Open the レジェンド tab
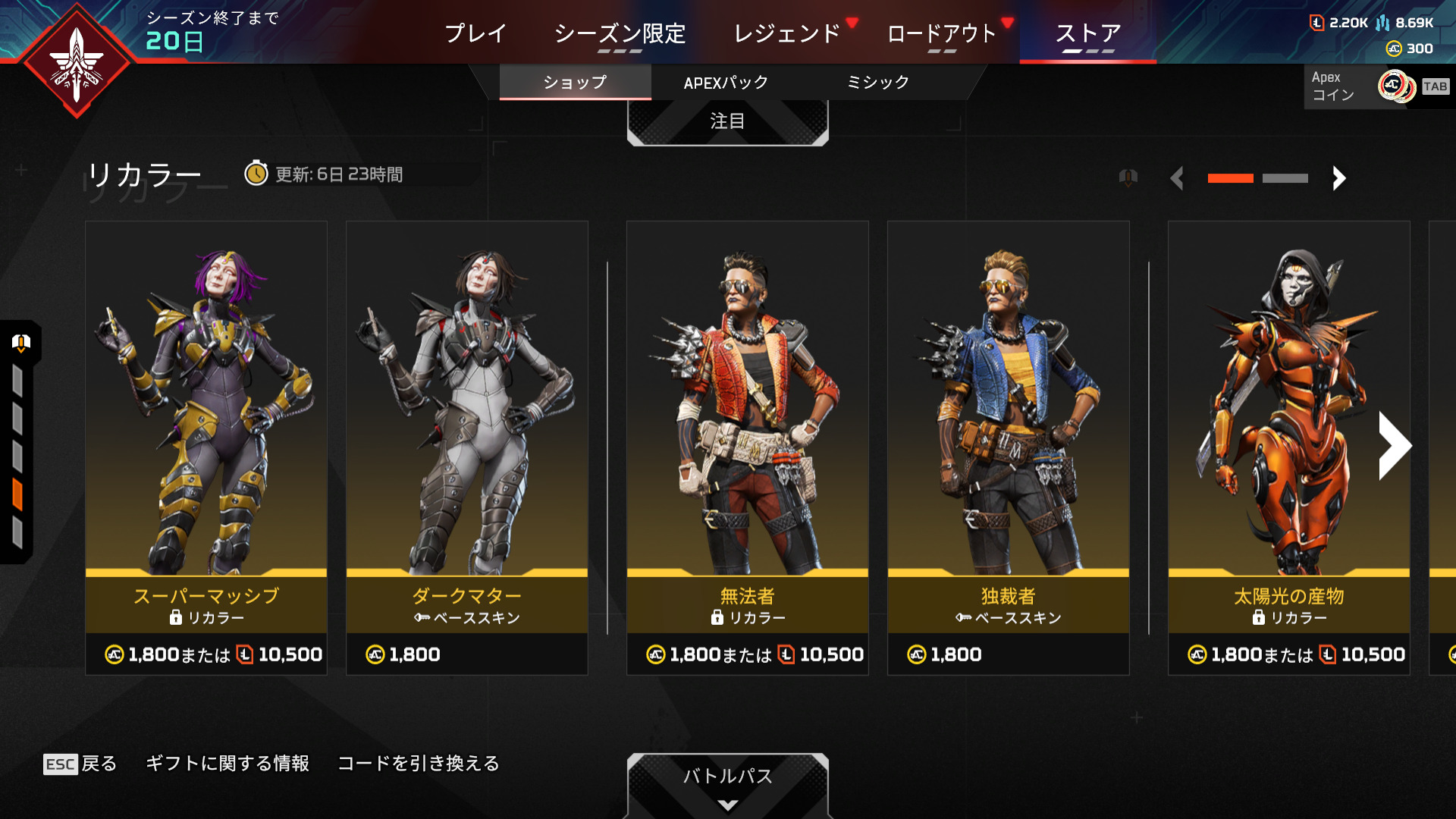This screenshot has width=1456, height=819. 787,33
